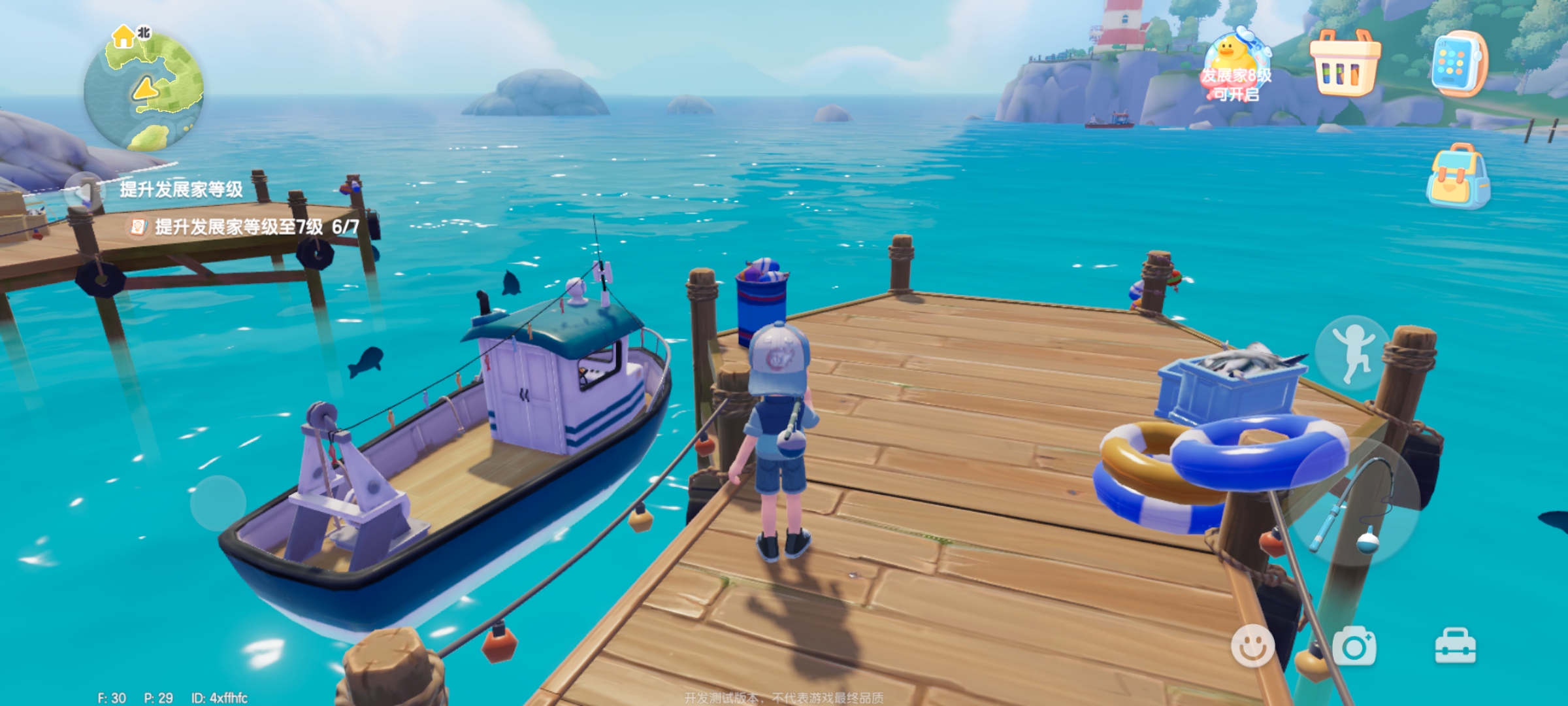Screen dimensions: 1568x706
Task: Touch the virtual movement joystick
Action: coord(218,503)
